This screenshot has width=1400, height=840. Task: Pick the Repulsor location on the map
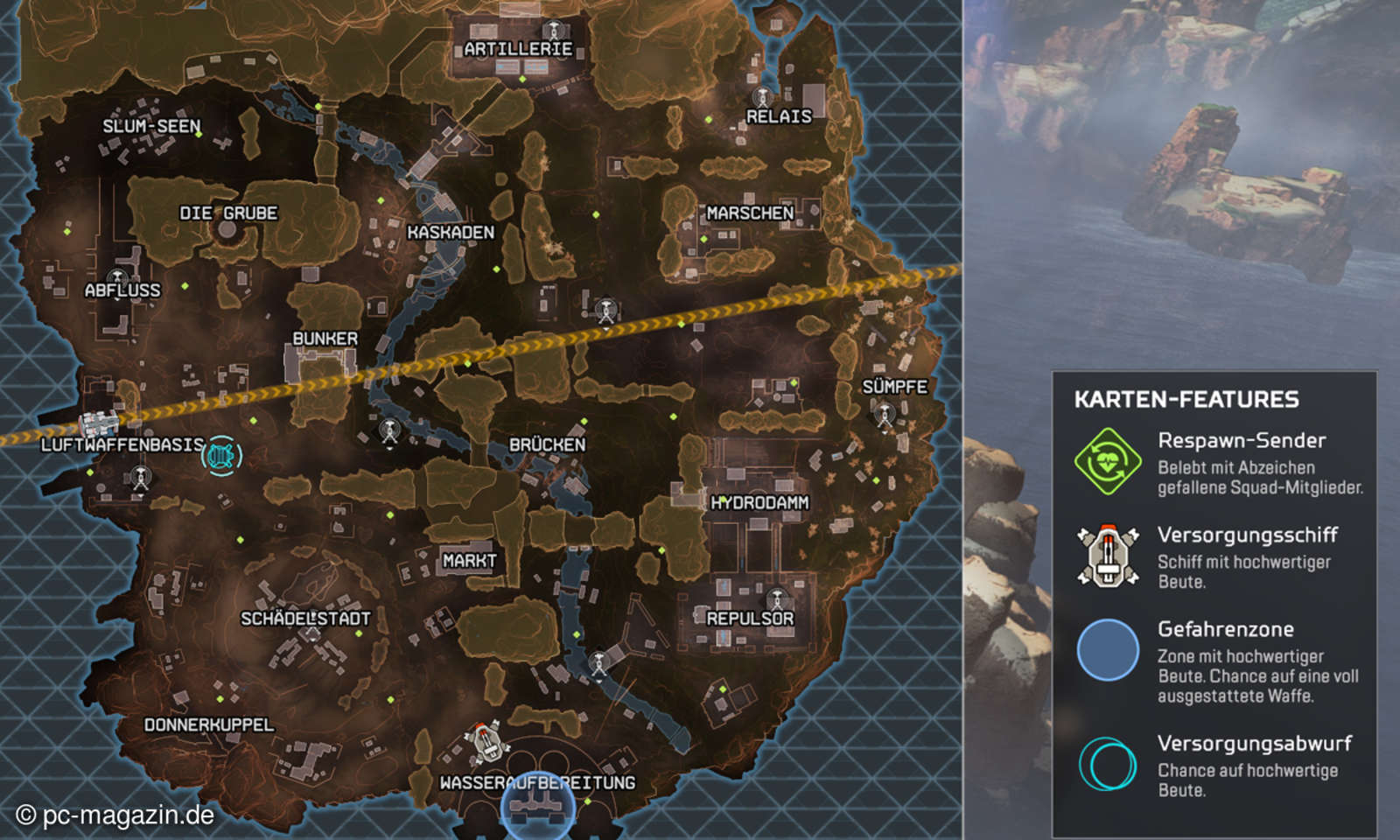click(x=750, y=619)
